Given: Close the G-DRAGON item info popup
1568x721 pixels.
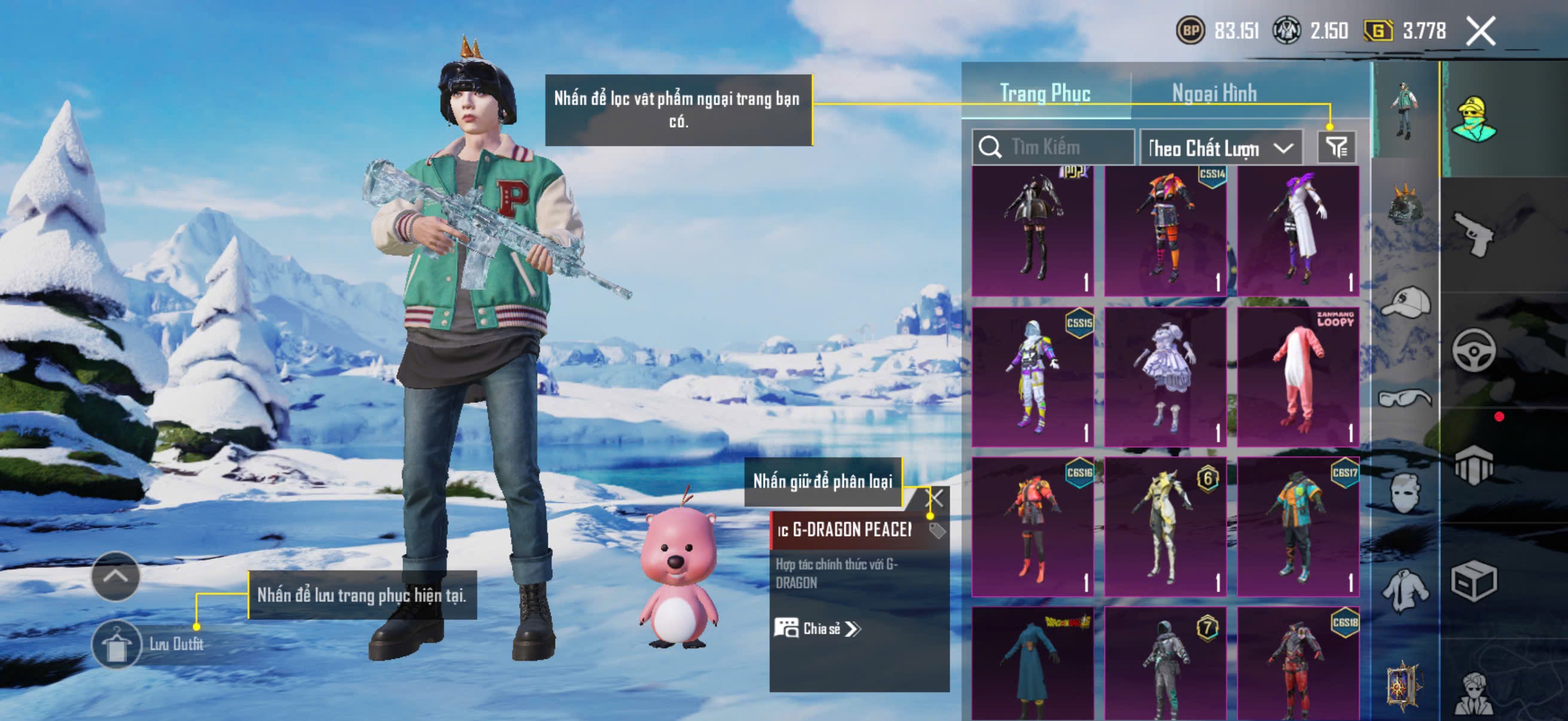Looking at the screenshot, I should click(935, 499).
